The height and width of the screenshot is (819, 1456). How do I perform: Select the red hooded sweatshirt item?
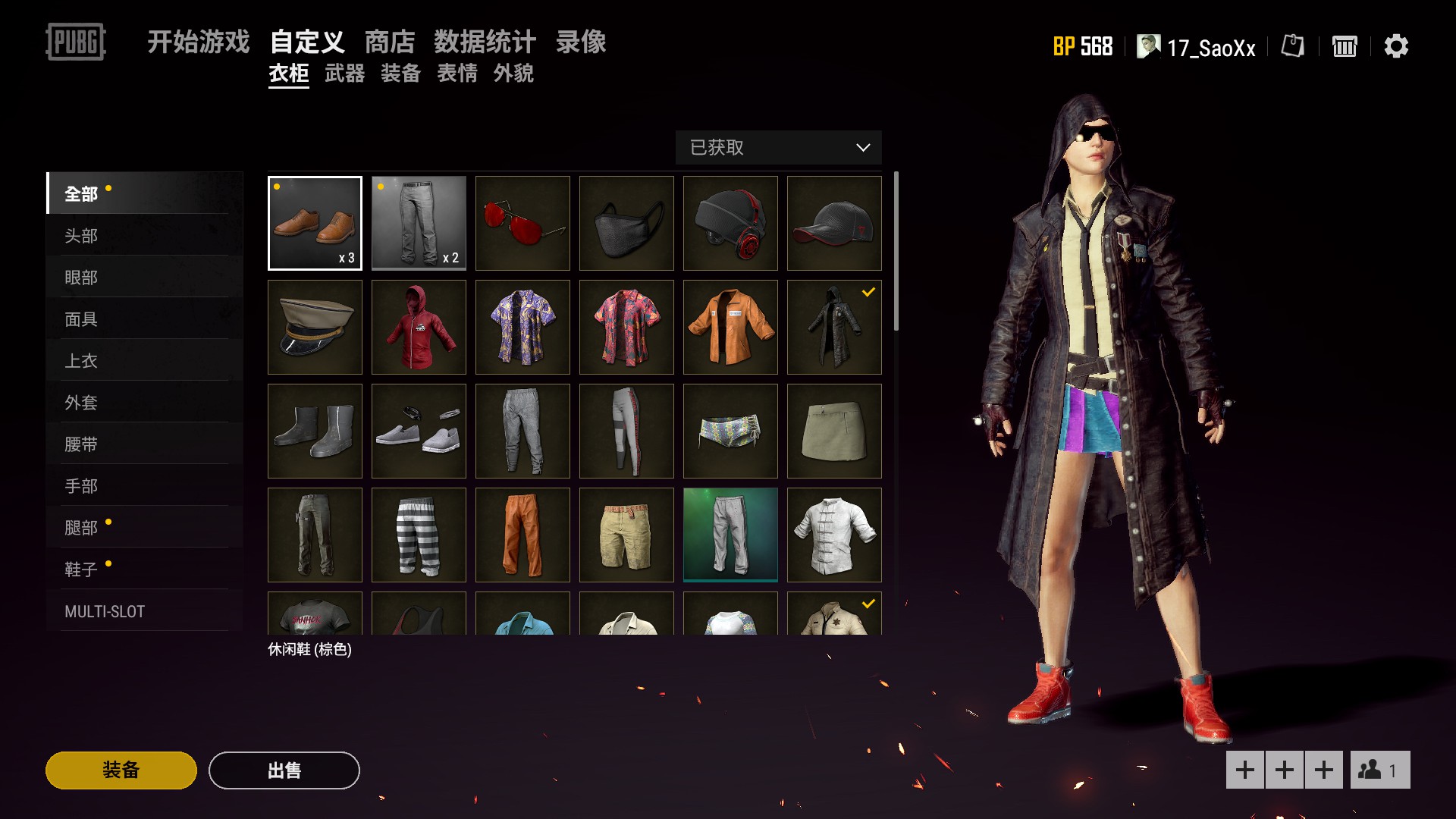[419, 327]
